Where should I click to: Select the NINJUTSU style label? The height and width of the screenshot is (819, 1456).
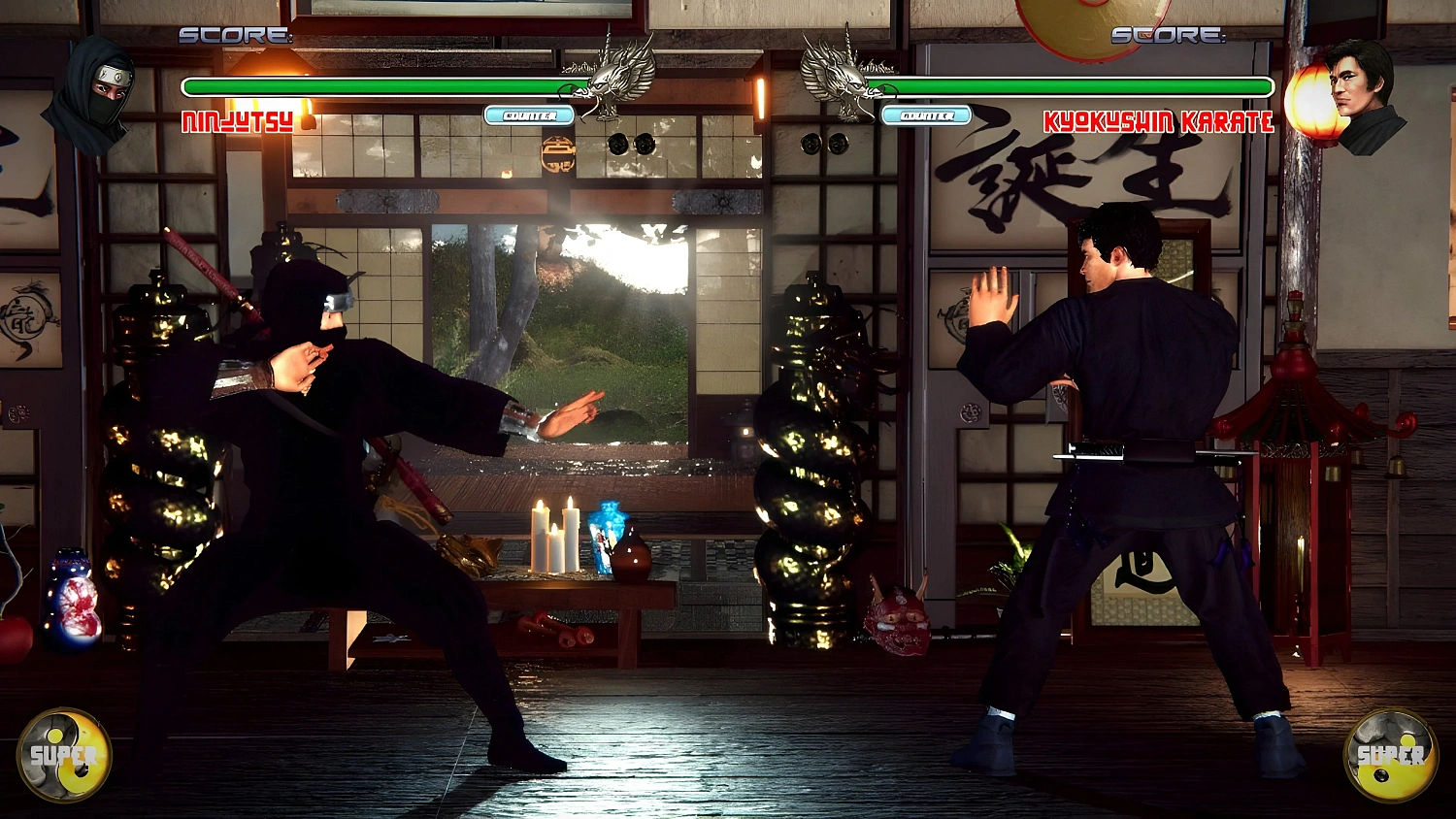coord(236,120)
